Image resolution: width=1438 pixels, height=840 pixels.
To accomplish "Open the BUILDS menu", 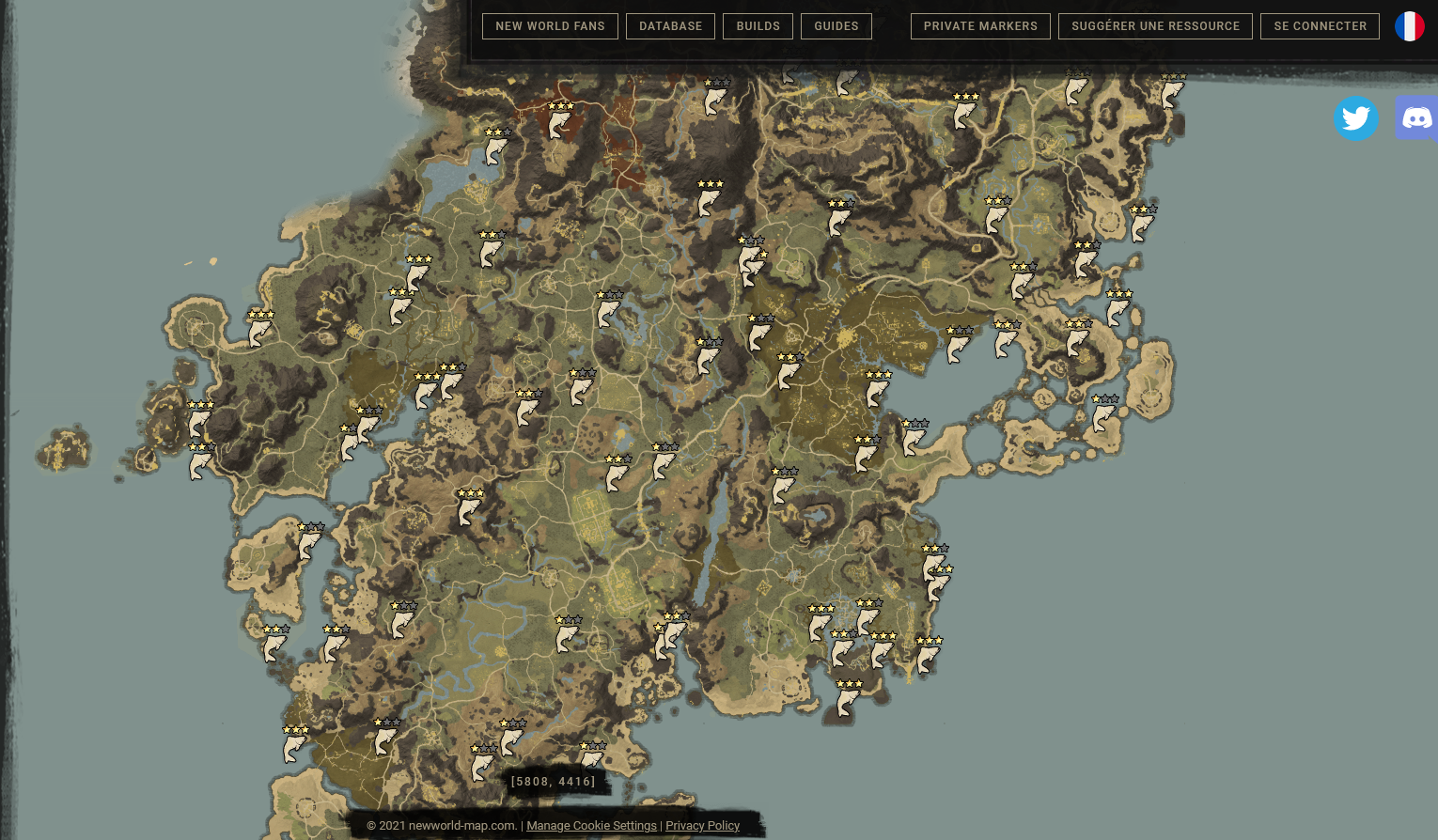I will [x=758, y=26].
